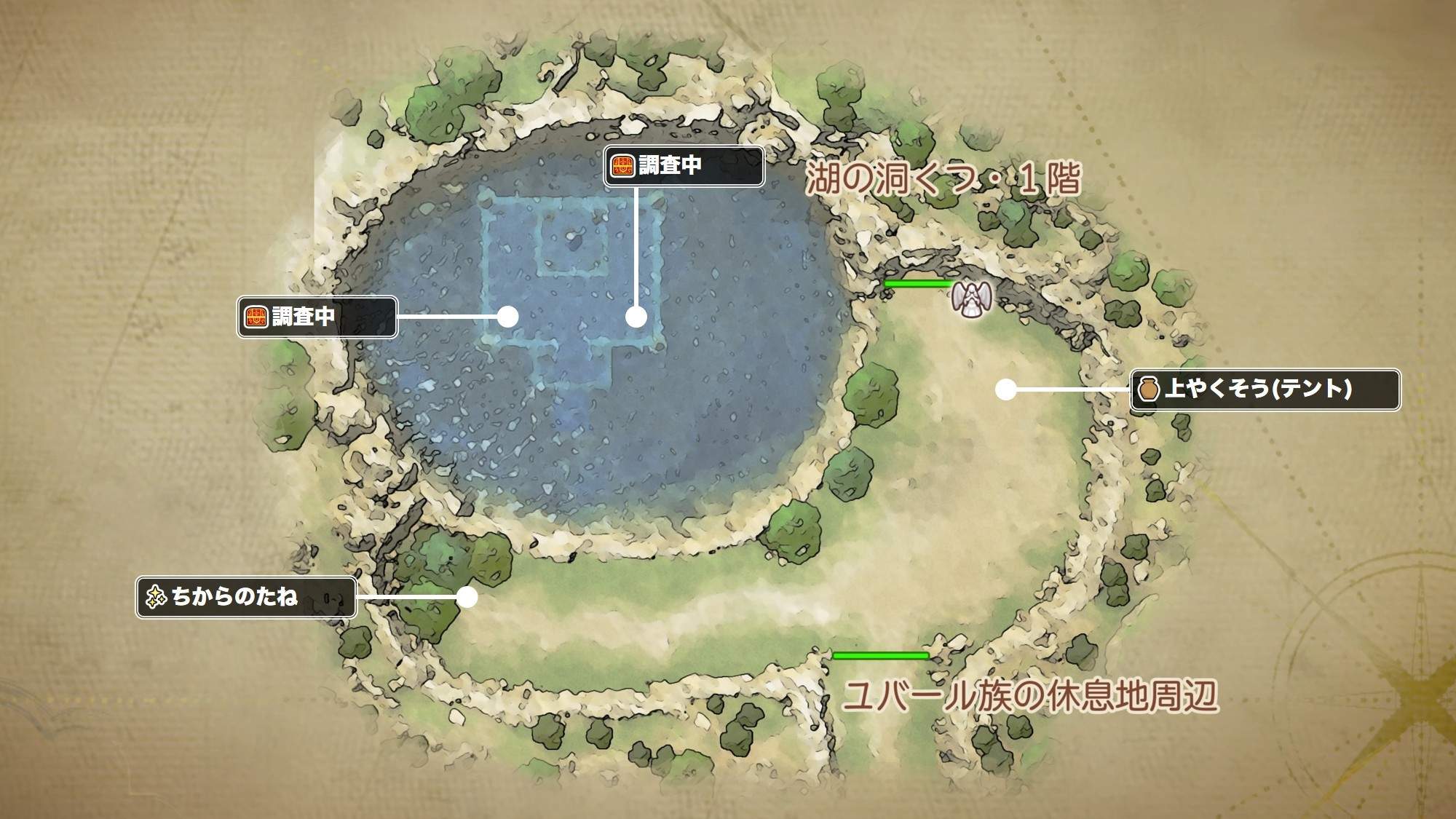Click the green exit bar above ユバール族の休息地周辺
The image size is (1456, 819).
click(880, 656)
